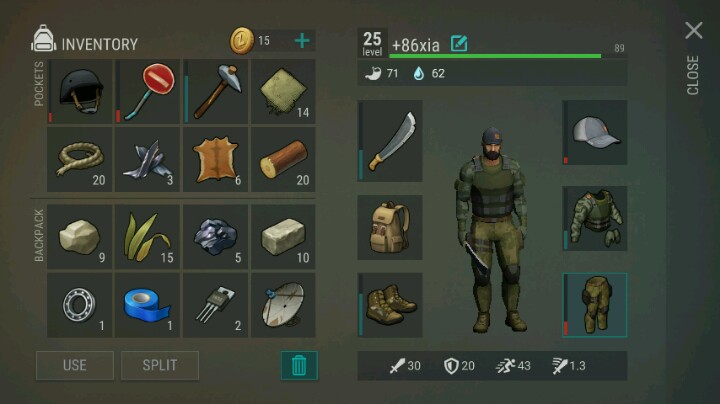The height and width of the screenshot is (404, 720).
Task: Tap the green trash can button
Action: pyautogui.click(x=299, y=365)
